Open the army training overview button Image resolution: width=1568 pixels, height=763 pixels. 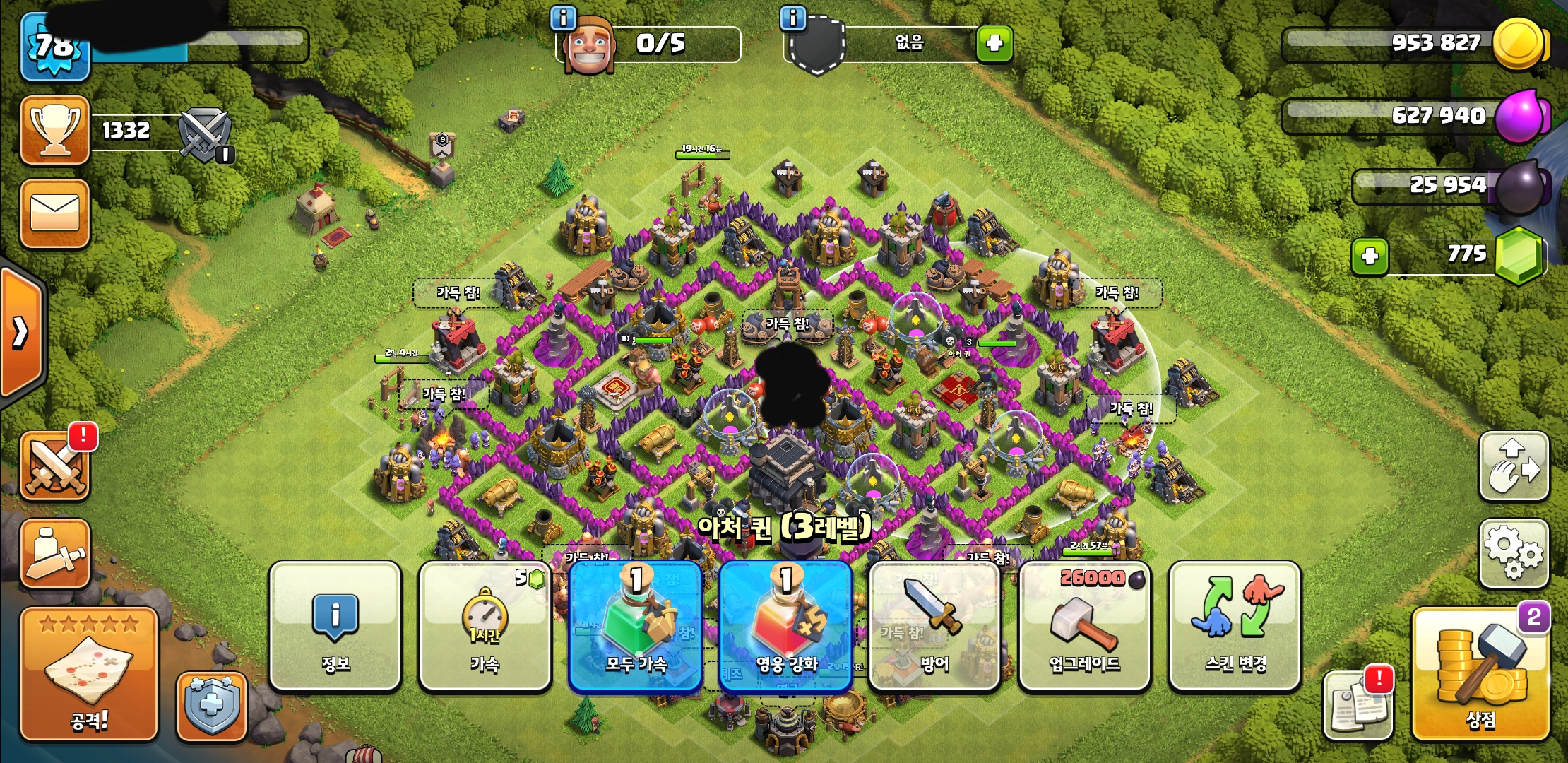click(x=55, y=553)
